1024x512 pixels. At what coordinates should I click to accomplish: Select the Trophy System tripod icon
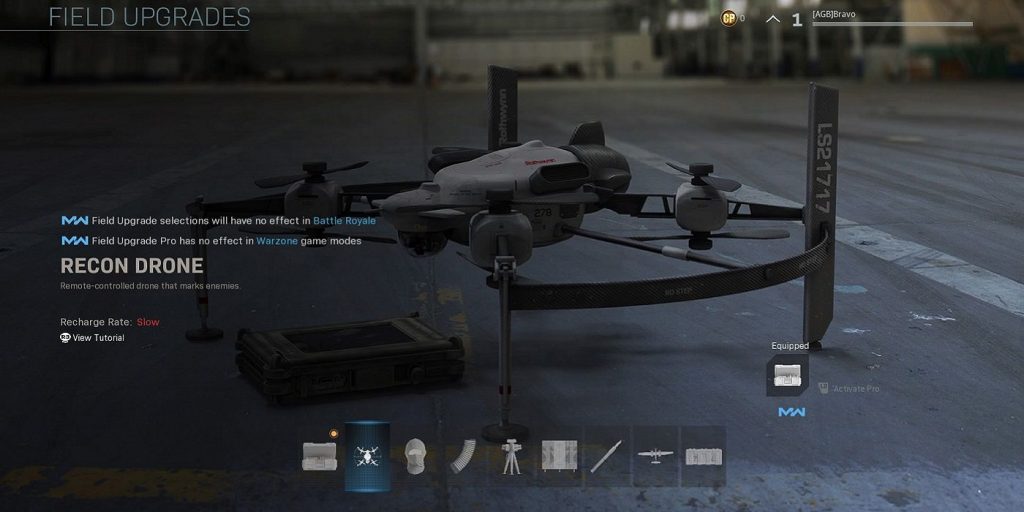(x=511, y=457)
